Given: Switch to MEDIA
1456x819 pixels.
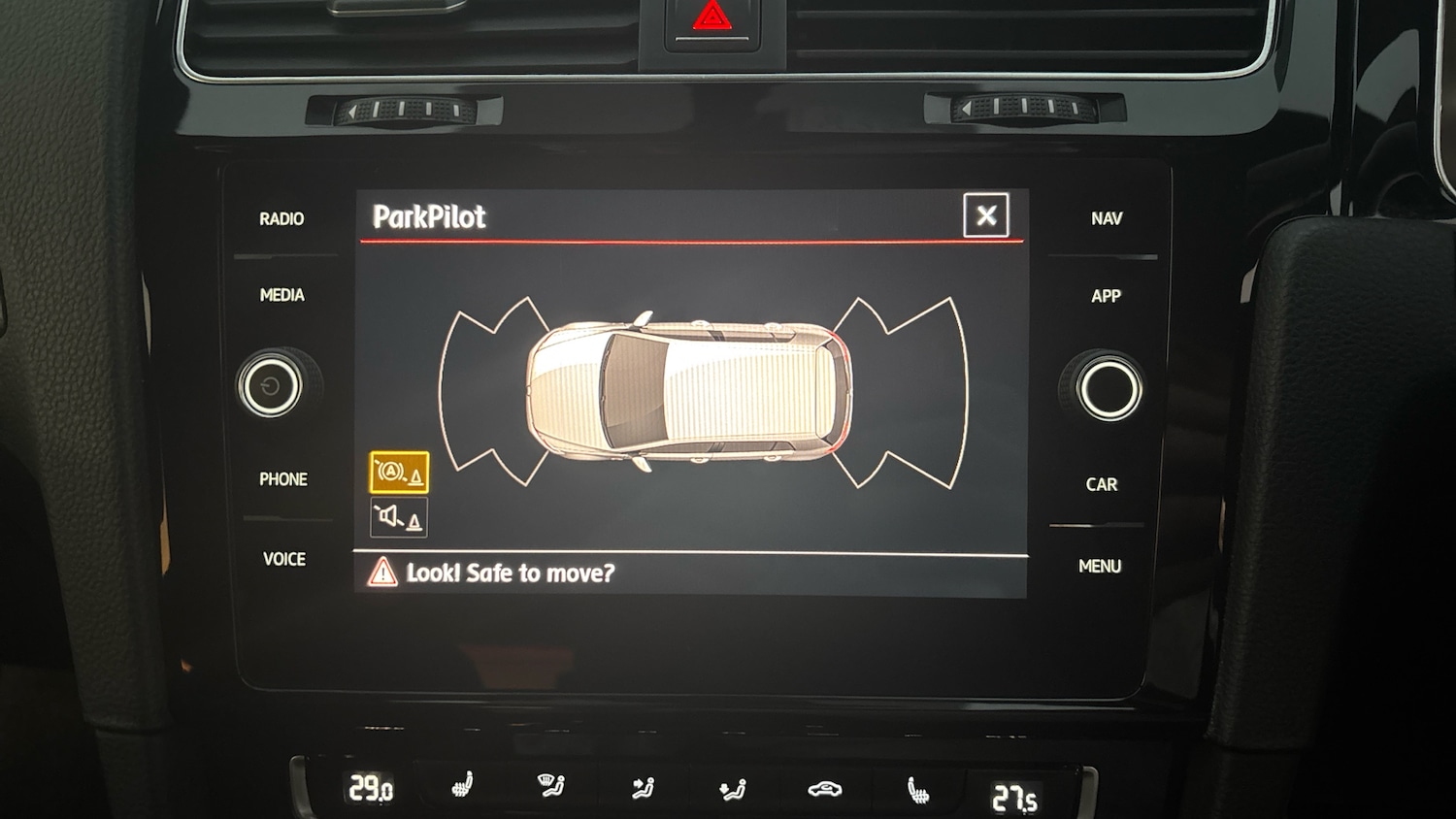Looking at the screenshot, I should (281, 295).
